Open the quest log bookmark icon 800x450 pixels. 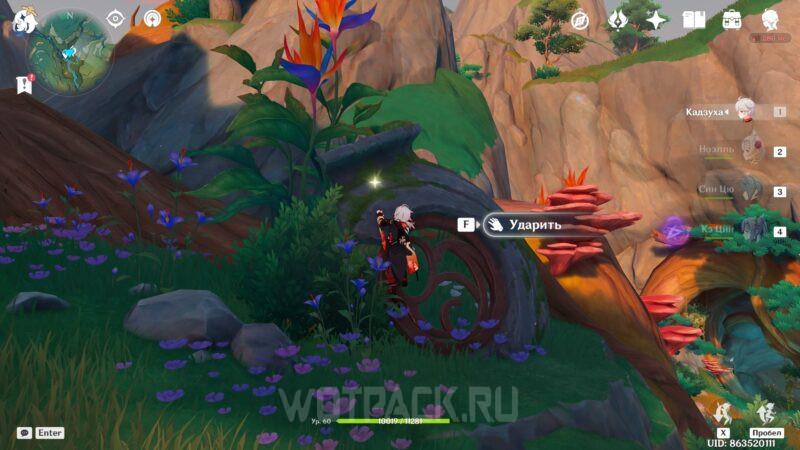(24, 85)
